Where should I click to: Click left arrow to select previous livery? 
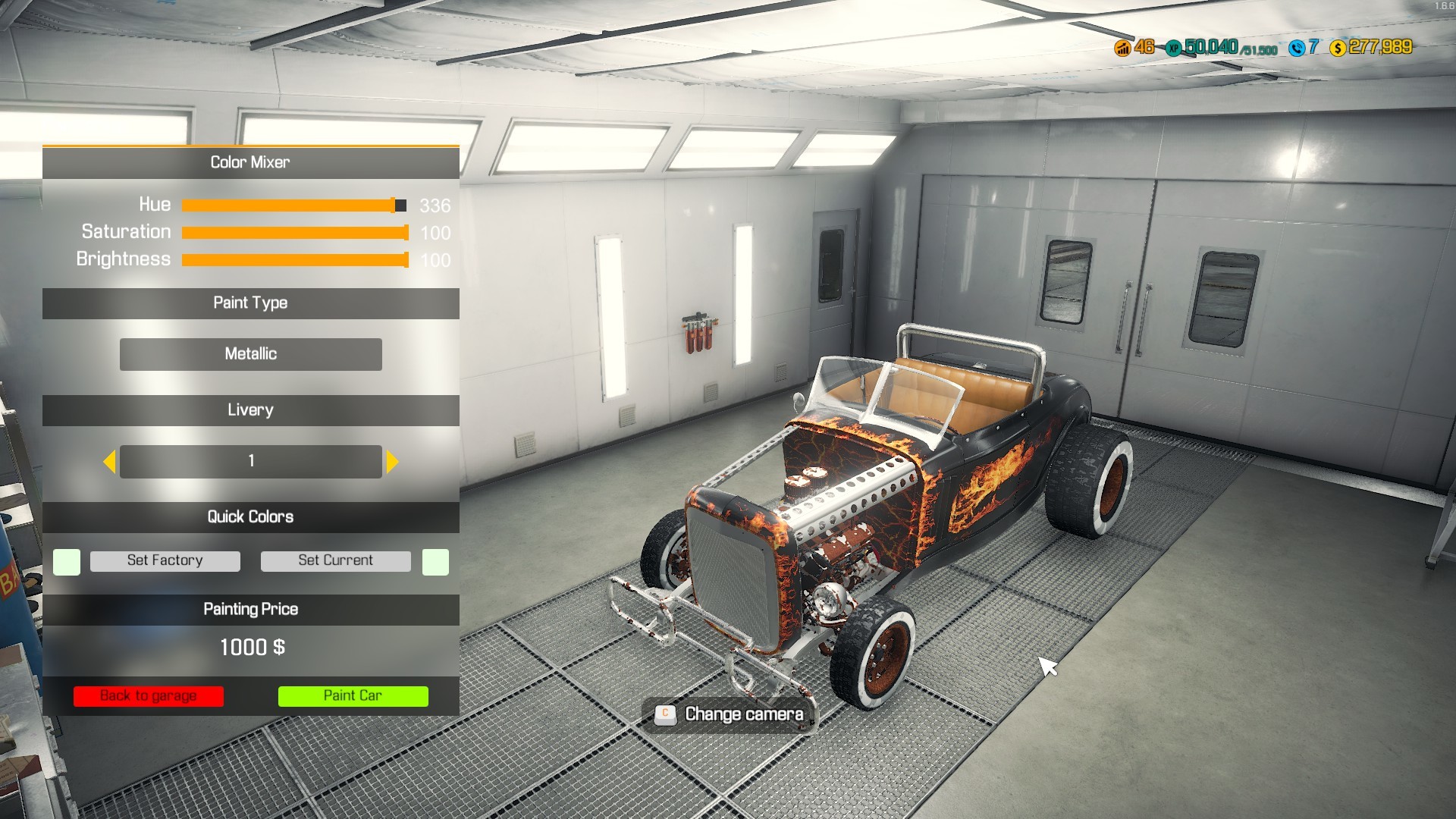(109, 460)
